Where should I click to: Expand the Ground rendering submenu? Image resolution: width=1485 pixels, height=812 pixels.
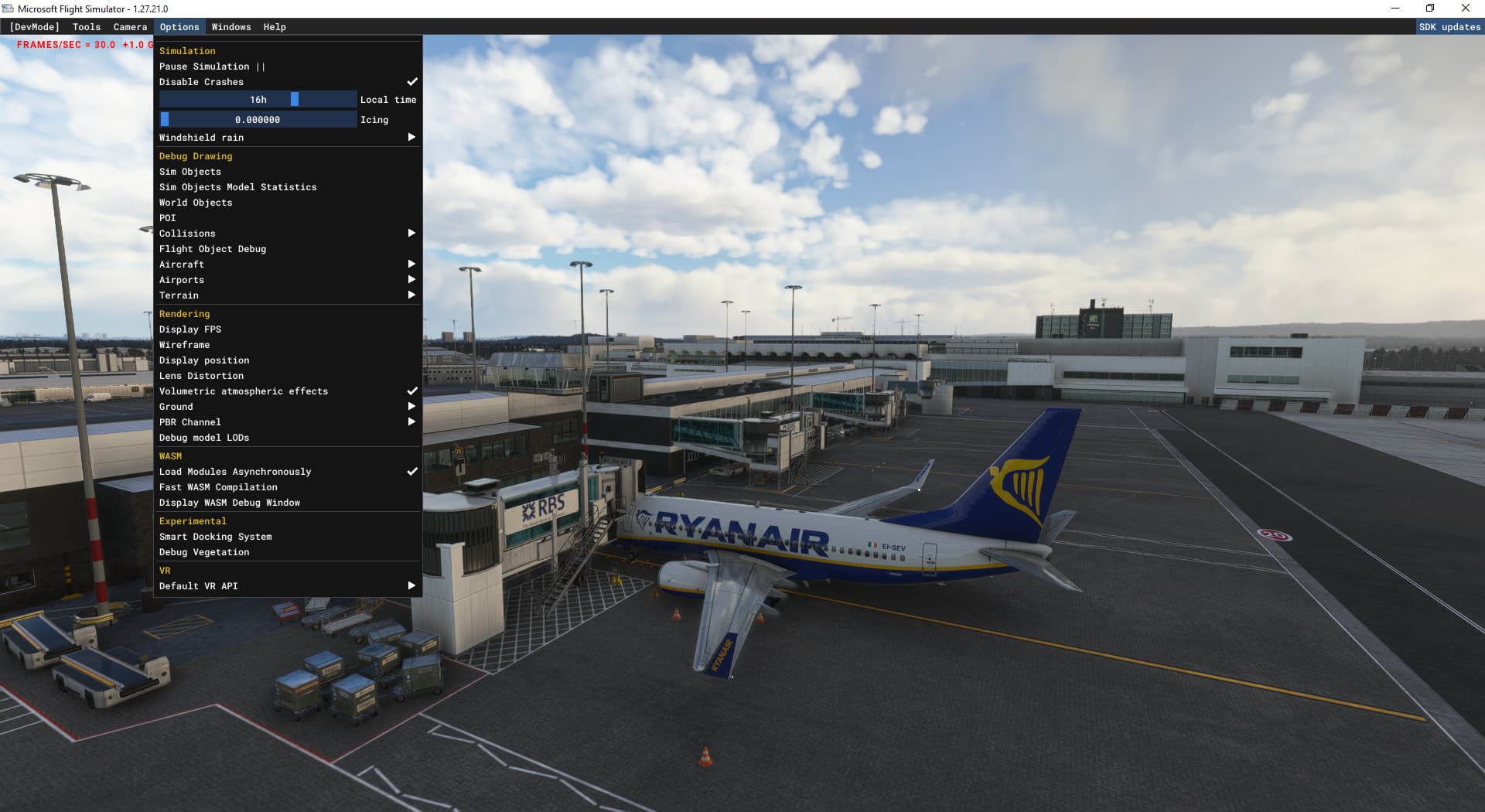tap(411, 406)
